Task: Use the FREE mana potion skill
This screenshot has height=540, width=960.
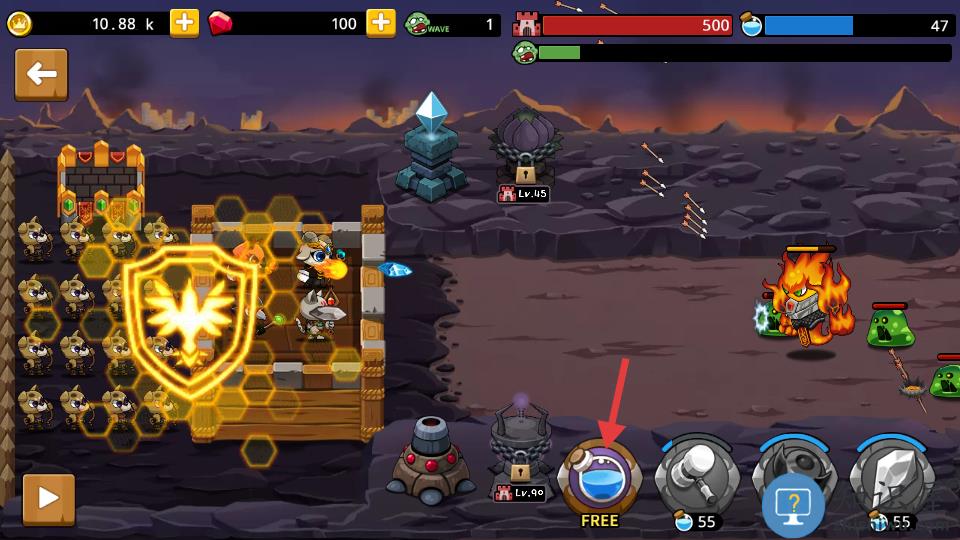Action: tap(599, 479)
